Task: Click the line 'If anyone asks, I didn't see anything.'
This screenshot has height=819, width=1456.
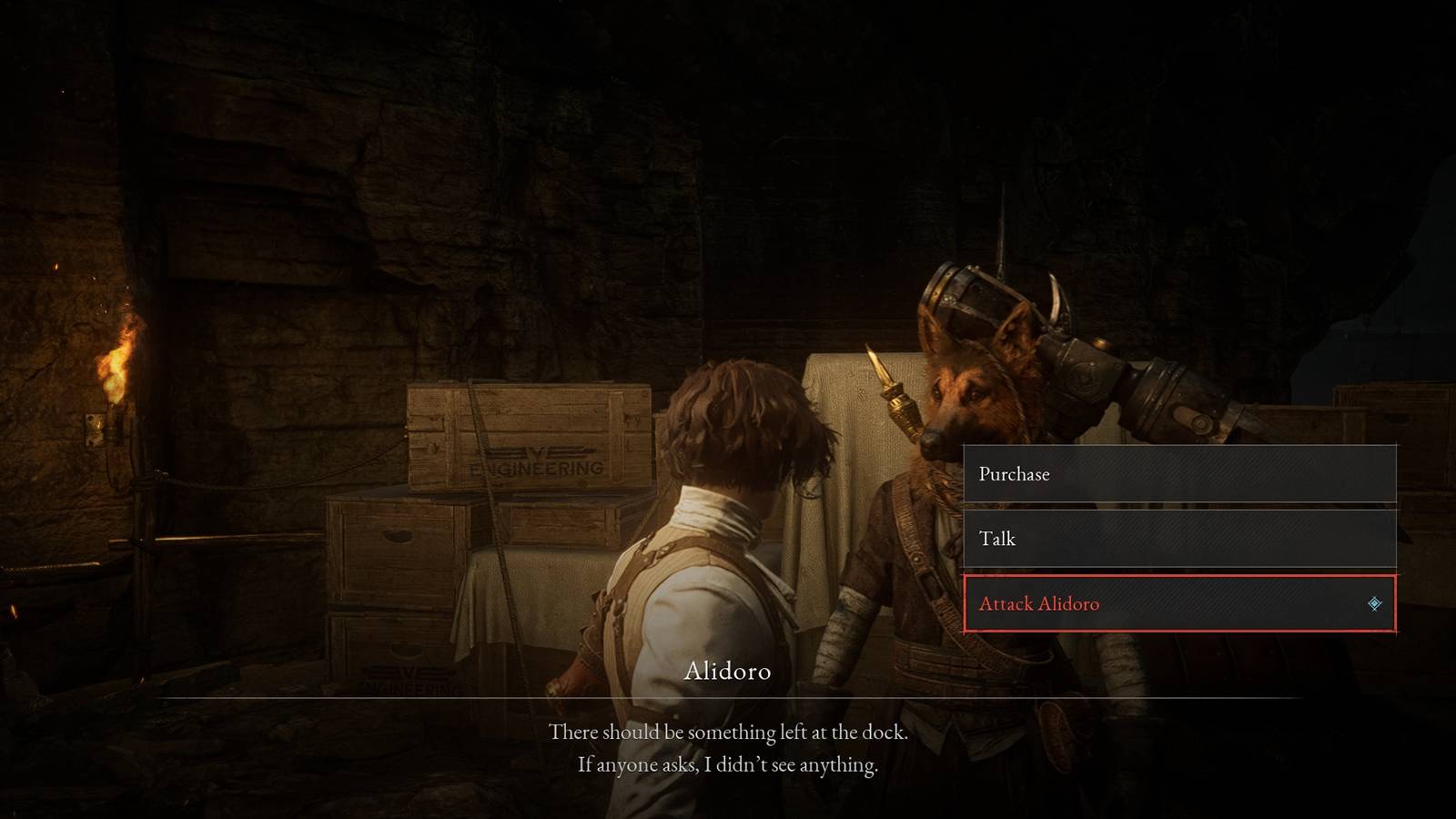Action: point(727,767)
